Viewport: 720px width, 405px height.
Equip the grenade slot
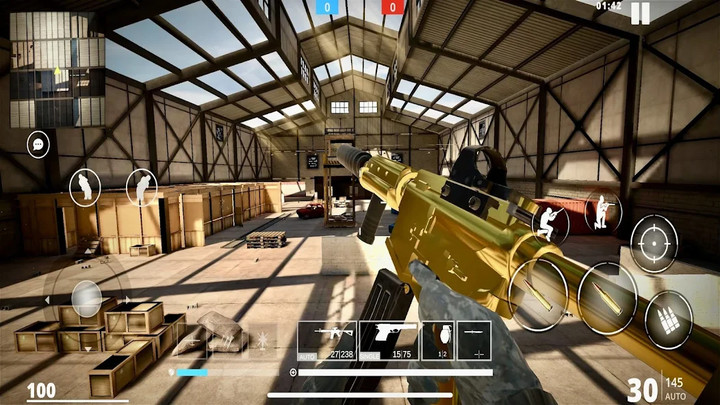(x=436, y=340)
